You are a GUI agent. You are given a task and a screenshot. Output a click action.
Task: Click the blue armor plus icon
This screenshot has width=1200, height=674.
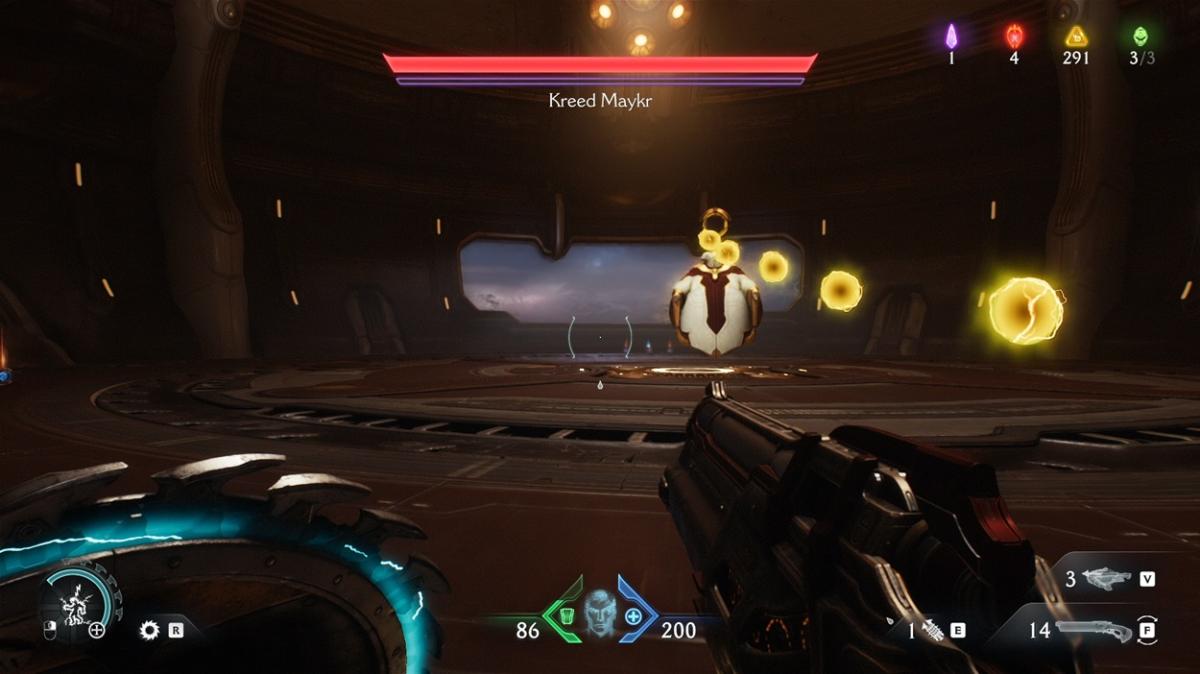pos(634,616)
